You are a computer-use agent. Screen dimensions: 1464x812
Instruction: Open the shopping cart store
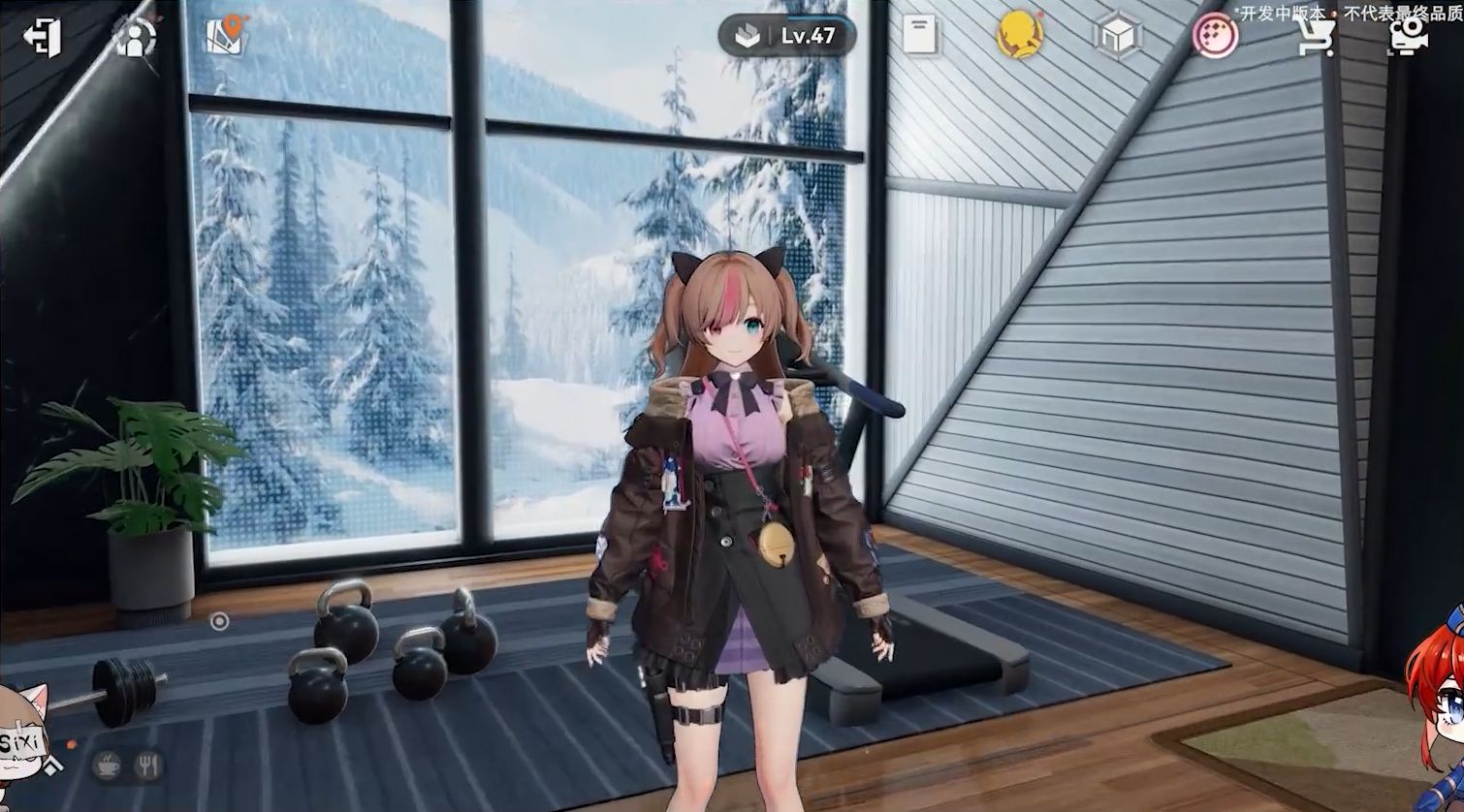(x=1314, y=38)
